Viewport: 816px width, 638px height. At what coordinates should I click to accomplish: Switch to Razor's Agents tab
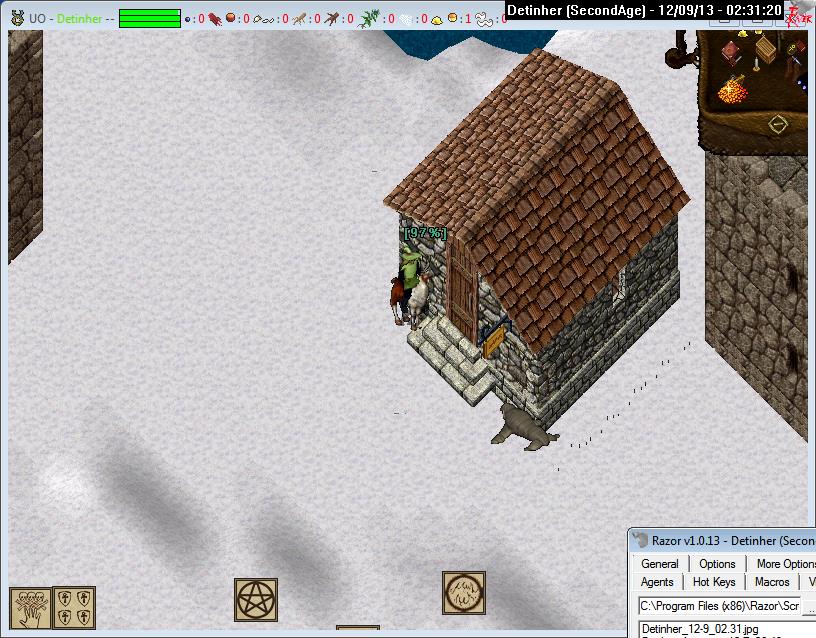coord(657,582)
